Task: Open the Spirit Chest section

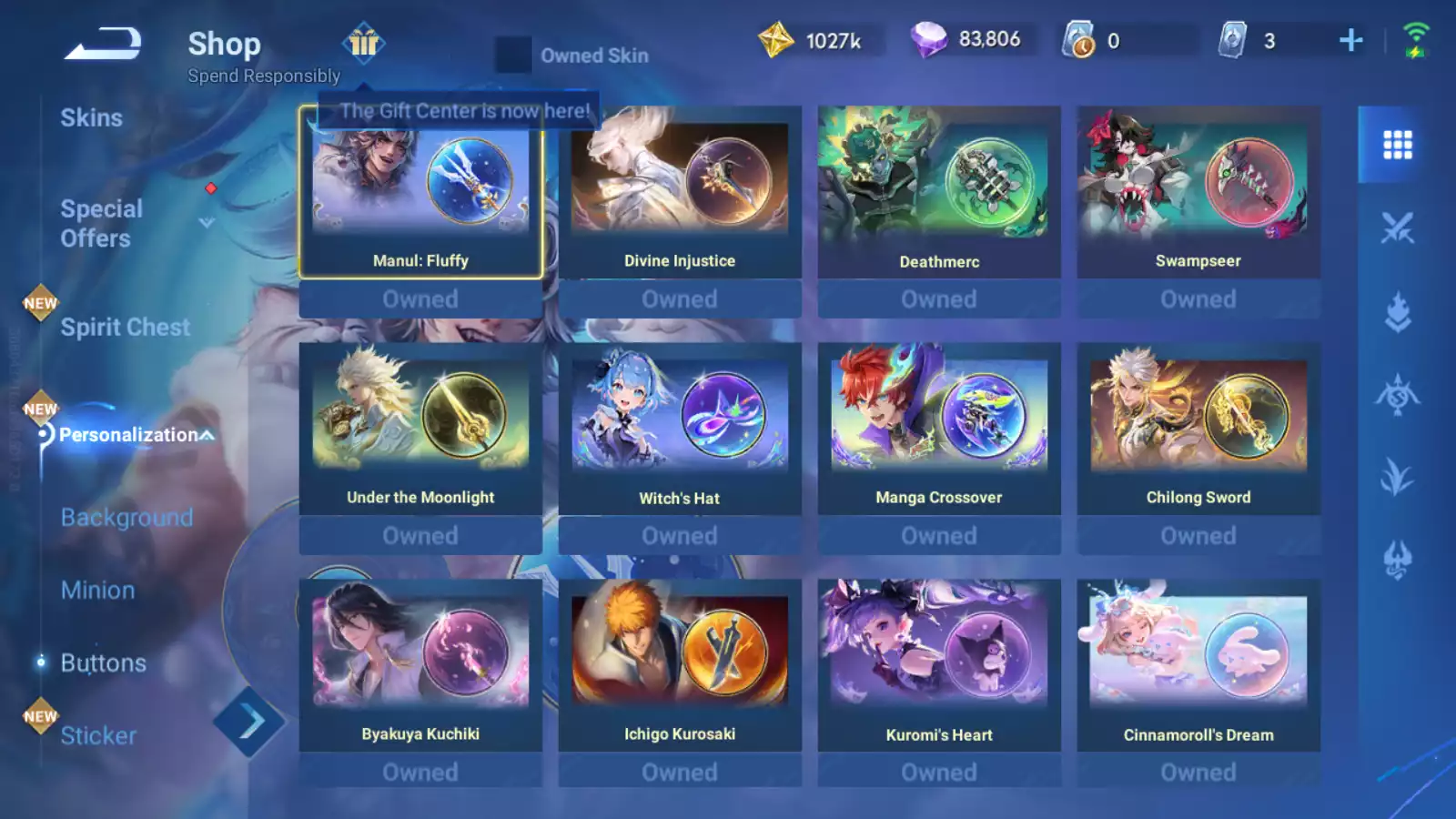Action: (x=125, y=328)
